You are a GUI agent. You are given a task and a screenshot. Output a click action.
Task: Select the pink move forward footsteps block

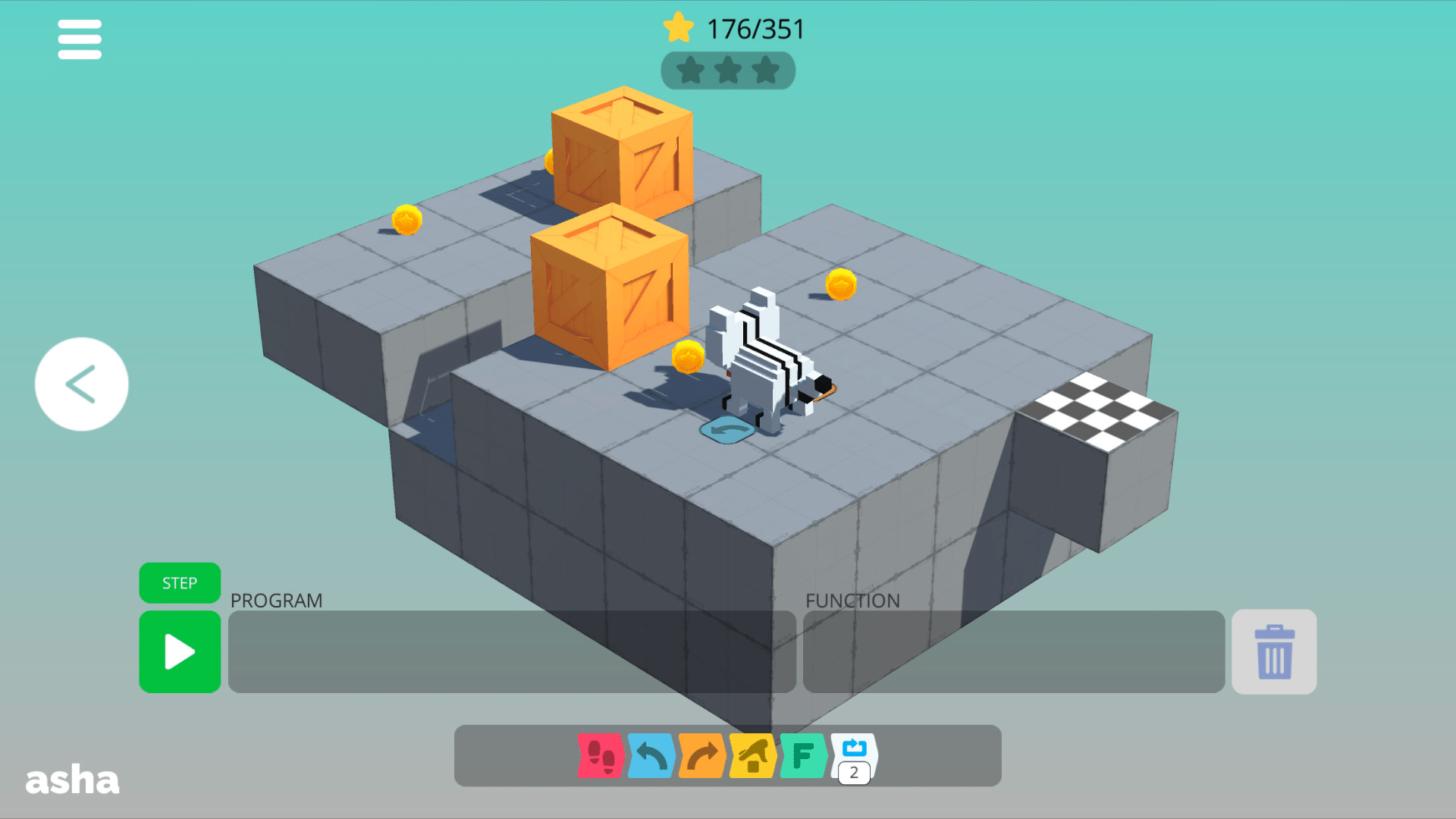(600, 756)
